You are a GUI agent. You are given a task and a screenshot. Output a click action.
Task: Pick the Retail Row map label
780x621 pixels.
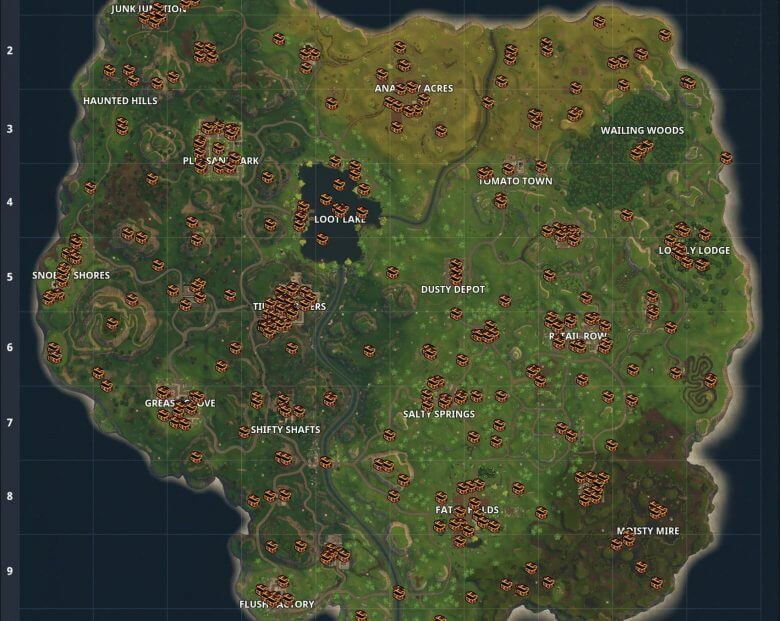tap(579, 337)
